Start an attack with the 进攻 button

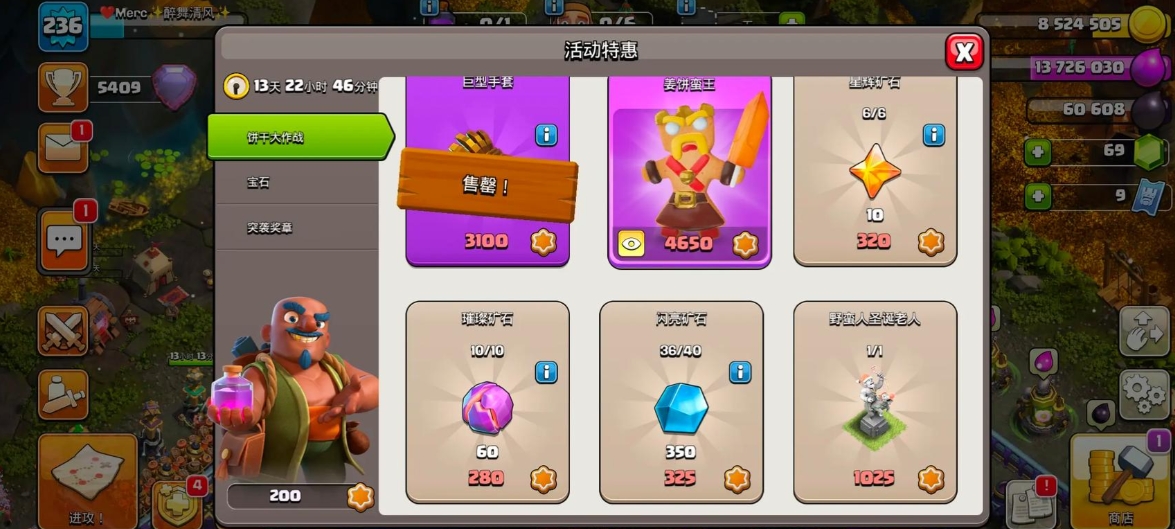pyautogui.click(x=88, y=480)
